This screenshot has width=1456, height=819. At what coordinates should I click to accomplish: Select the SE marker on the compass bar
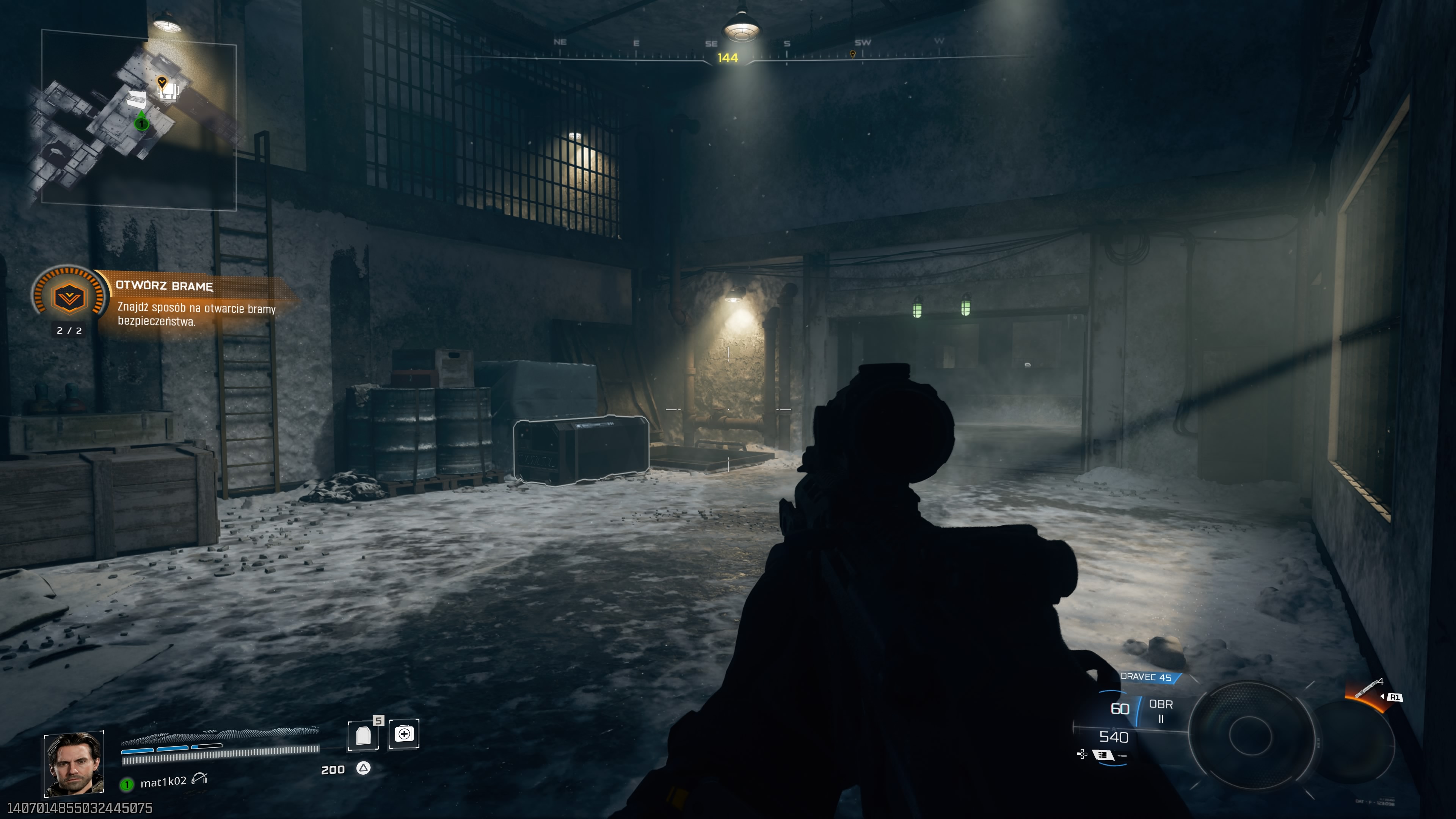pyautogui.click(x=711, y=44)
